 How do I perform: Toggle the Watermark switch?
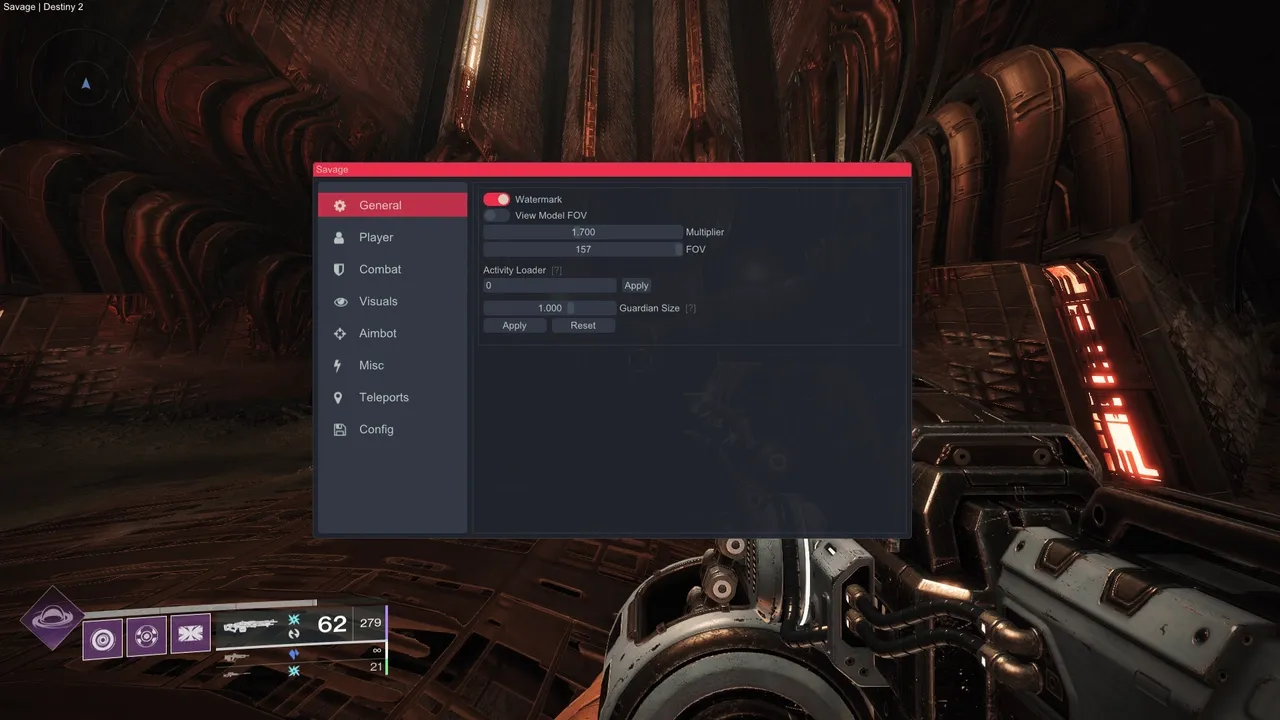pos(496,200)
